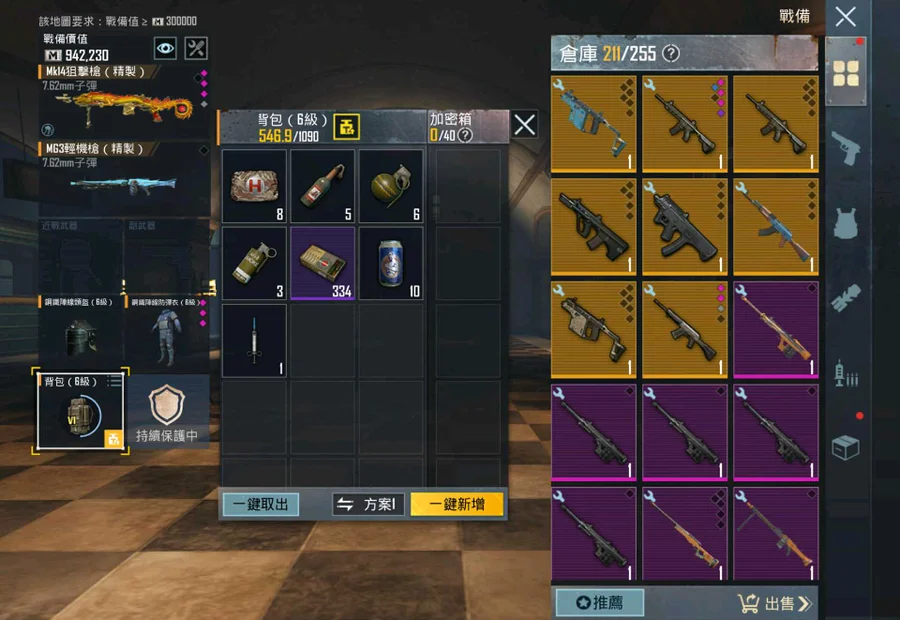Switch to the armor vest category tab
Viewport: 900px width, 620px height.
pos(845,222)
